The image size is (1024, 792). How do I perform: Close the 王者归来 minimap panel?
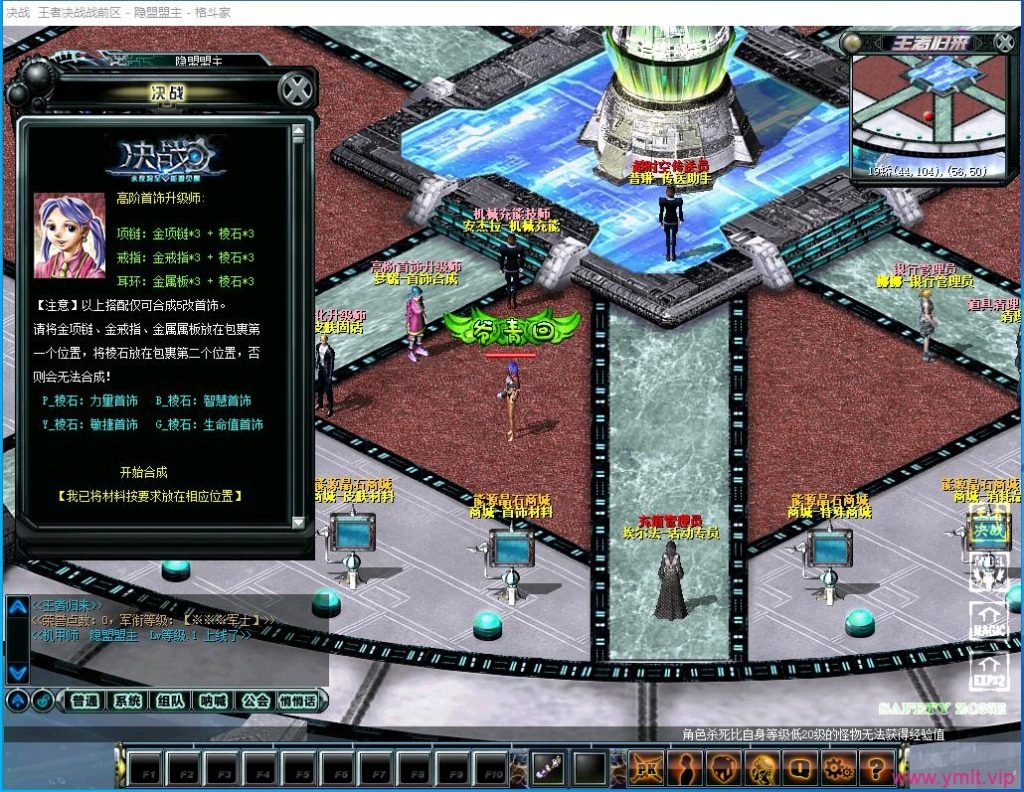[x=1004, y=42]
